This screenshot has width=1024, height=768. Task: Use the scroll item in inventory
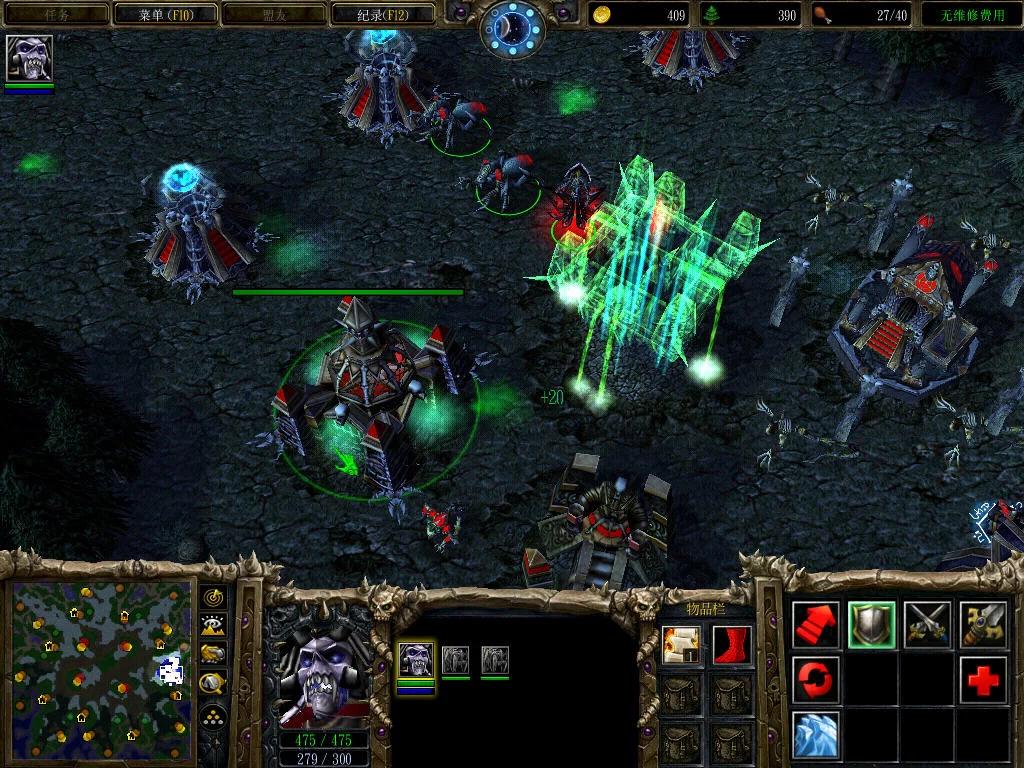pos(680,645)
